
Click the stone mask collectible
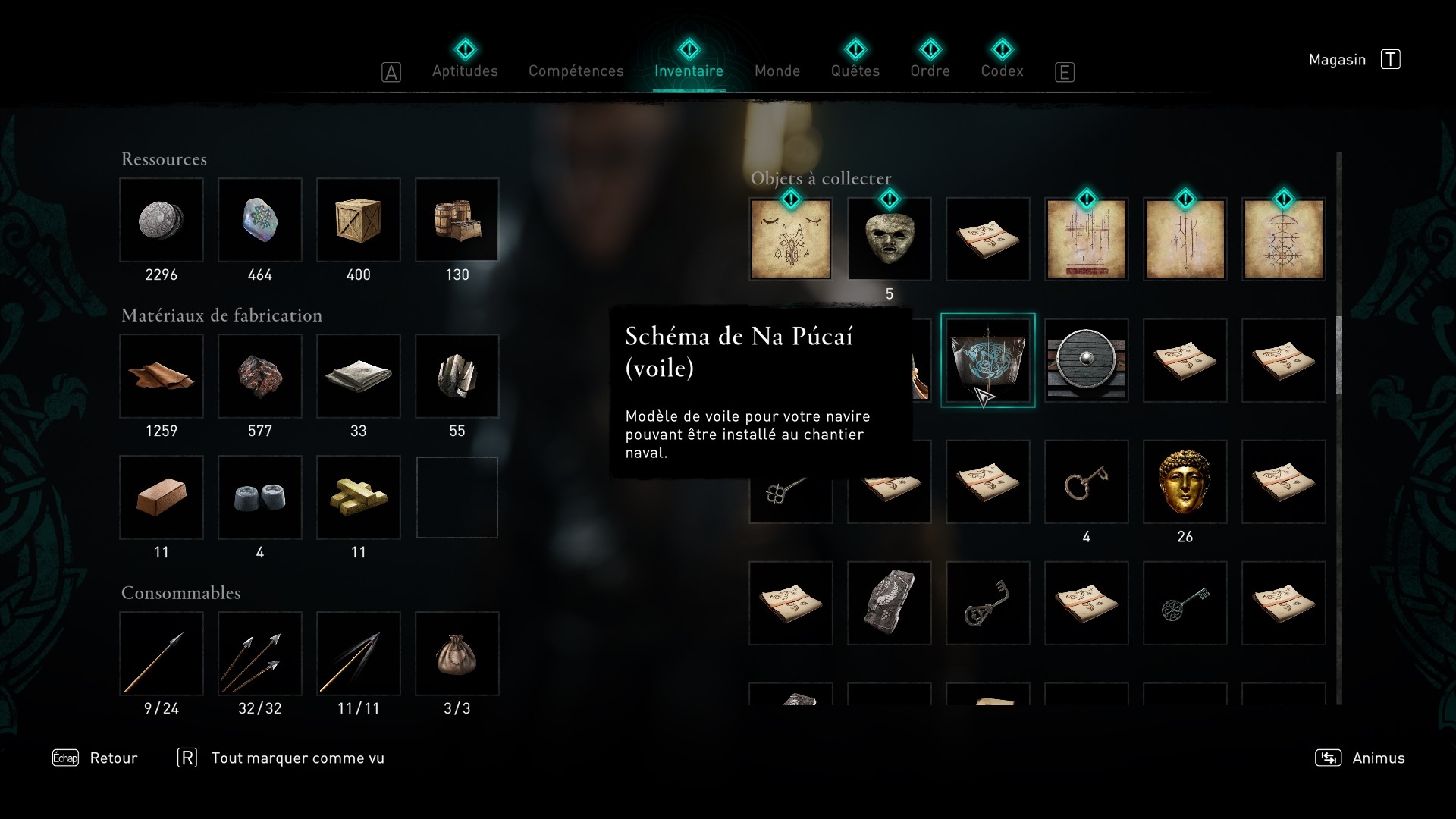[x=889, y=239]
